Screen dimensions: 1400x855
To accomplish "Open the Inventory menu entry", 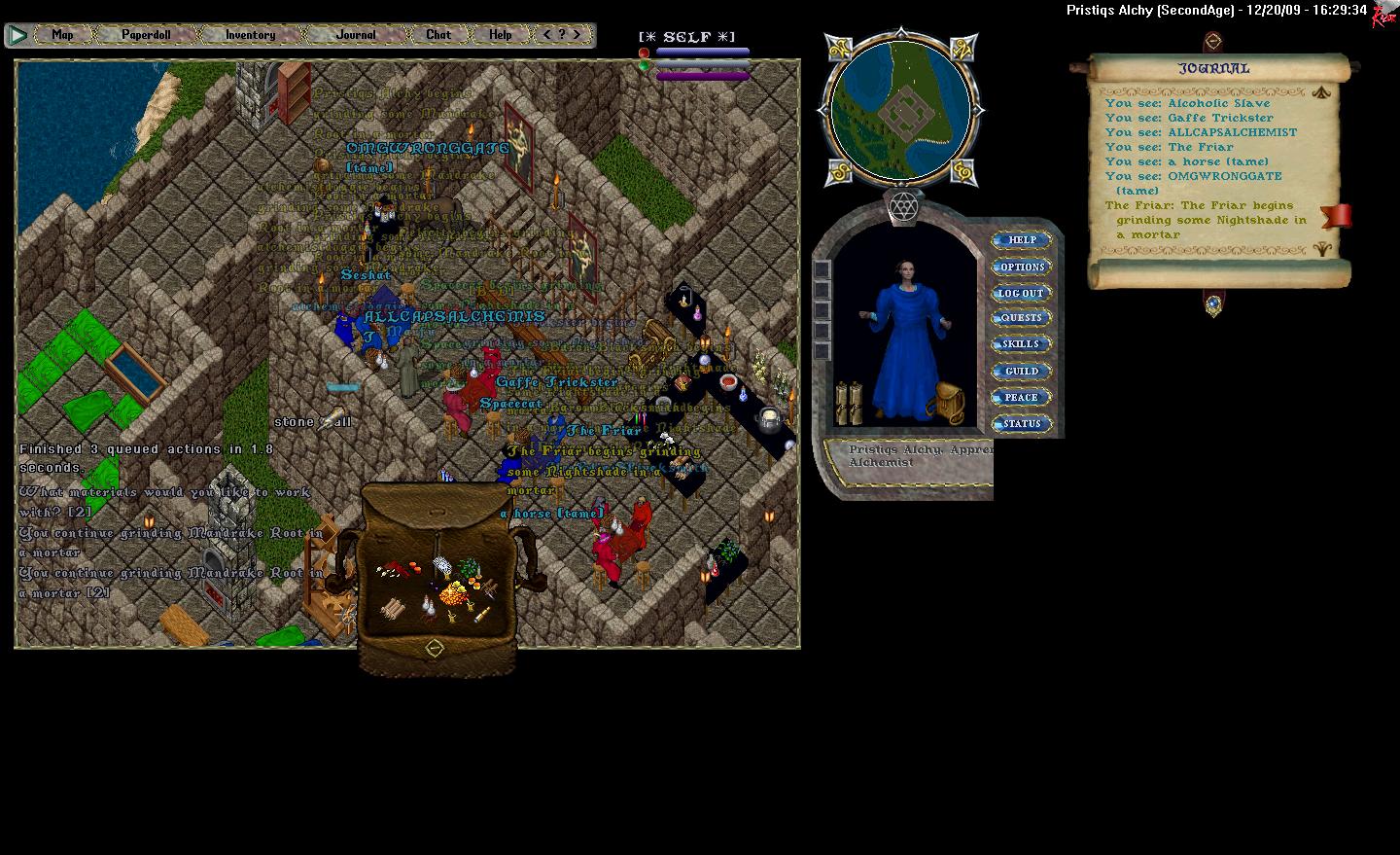I will pyautogui.click(x=250, y=35).
